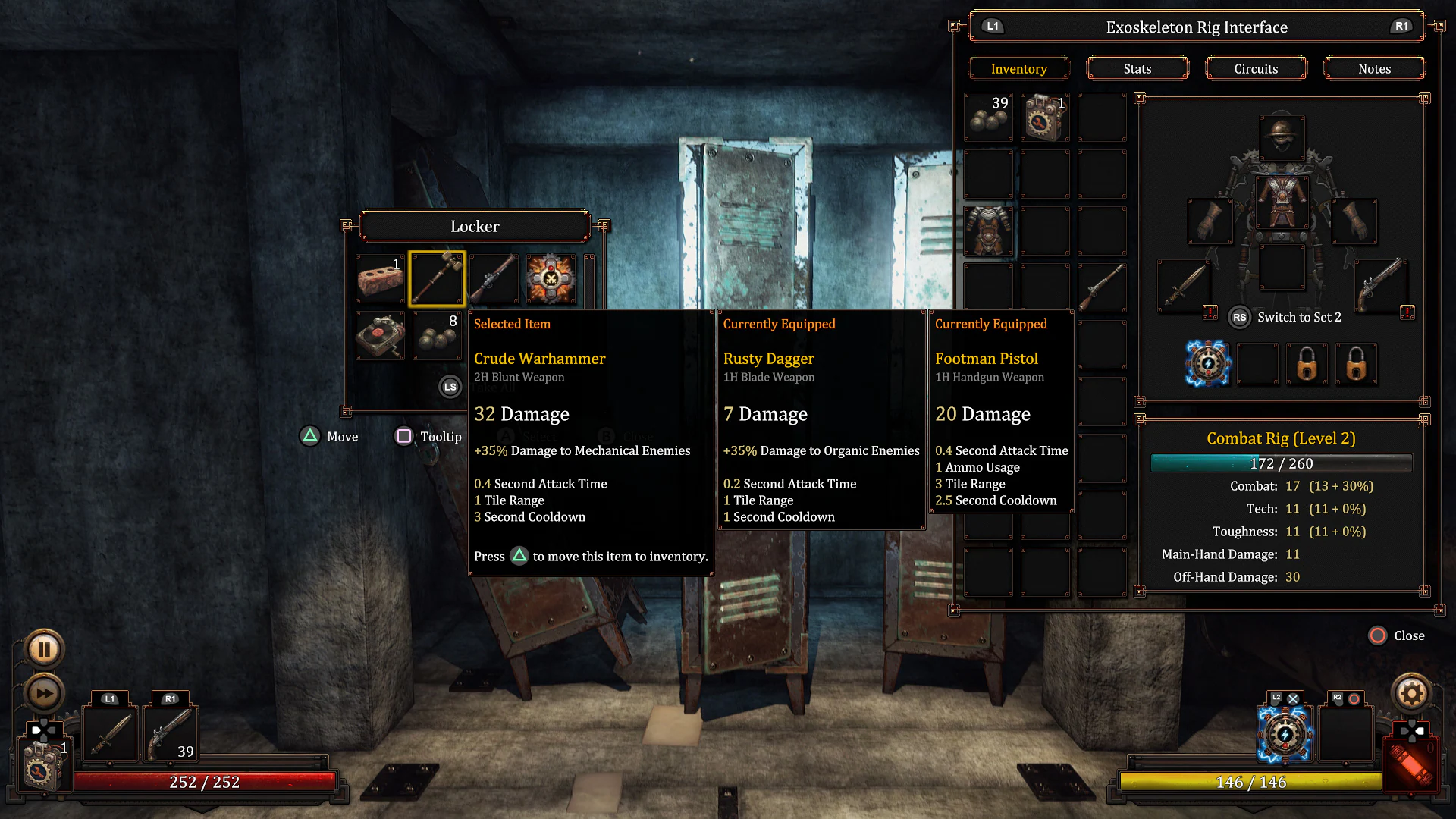
Task: Click the first padlocked inventory slot
Action: [x=1306, y=363]
